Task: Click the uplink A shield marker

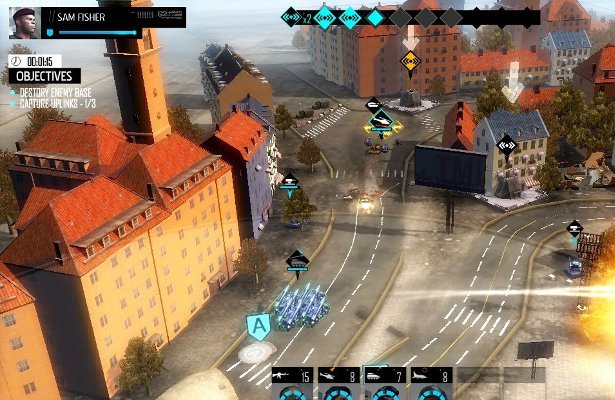Action: [258, 326]
